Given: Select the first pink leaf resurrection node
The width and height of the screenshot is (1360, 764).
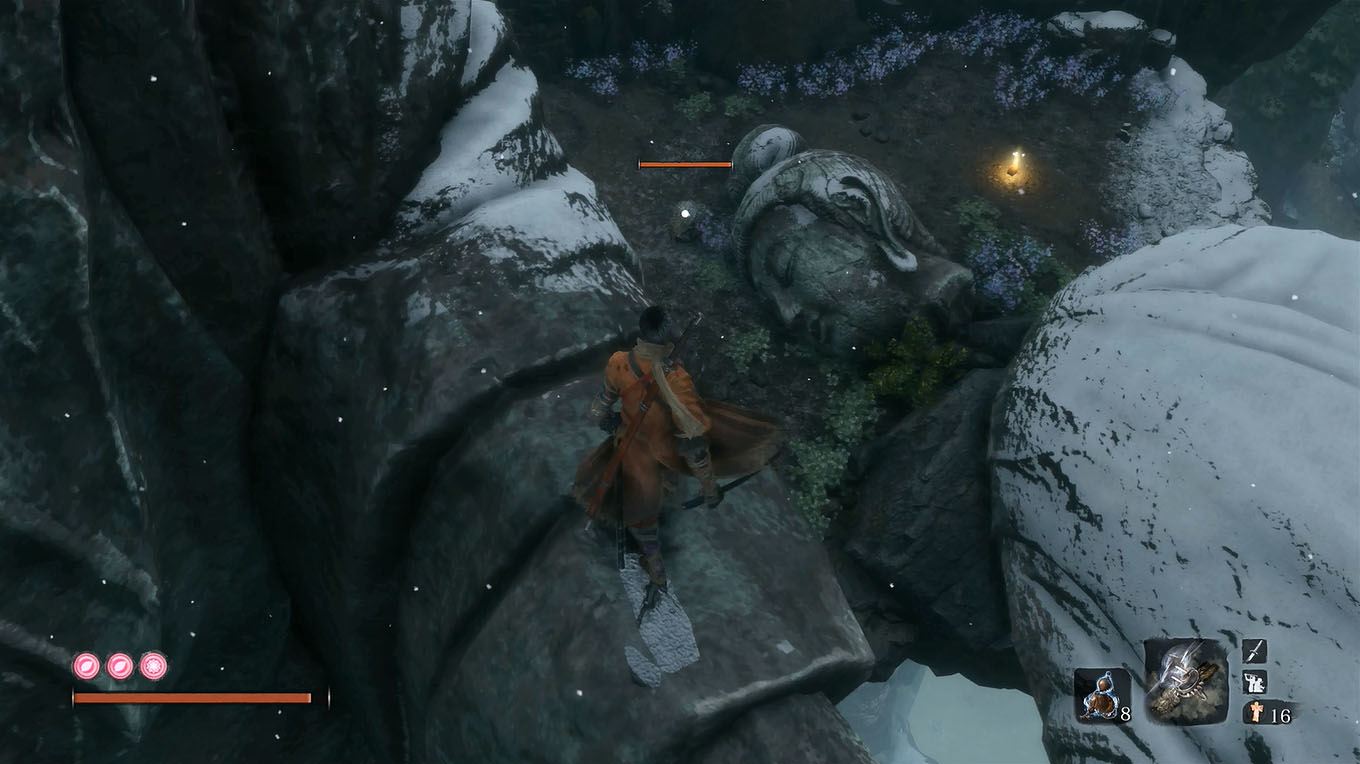Looking at the screenshot, I should pyautogui.click(x=84, y=665).
